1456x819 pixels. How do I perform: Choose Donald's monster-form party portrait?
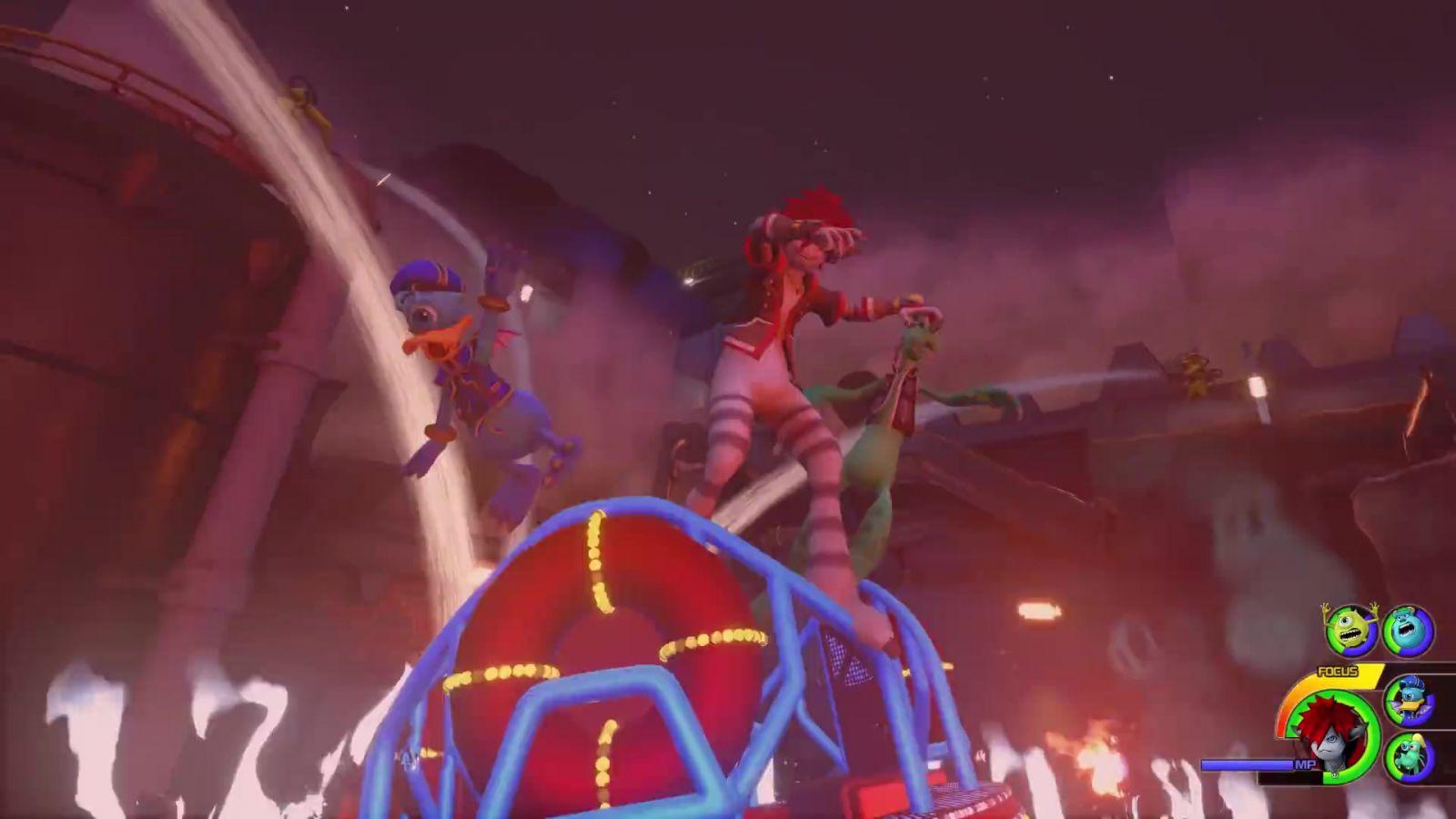[1409, 701]
